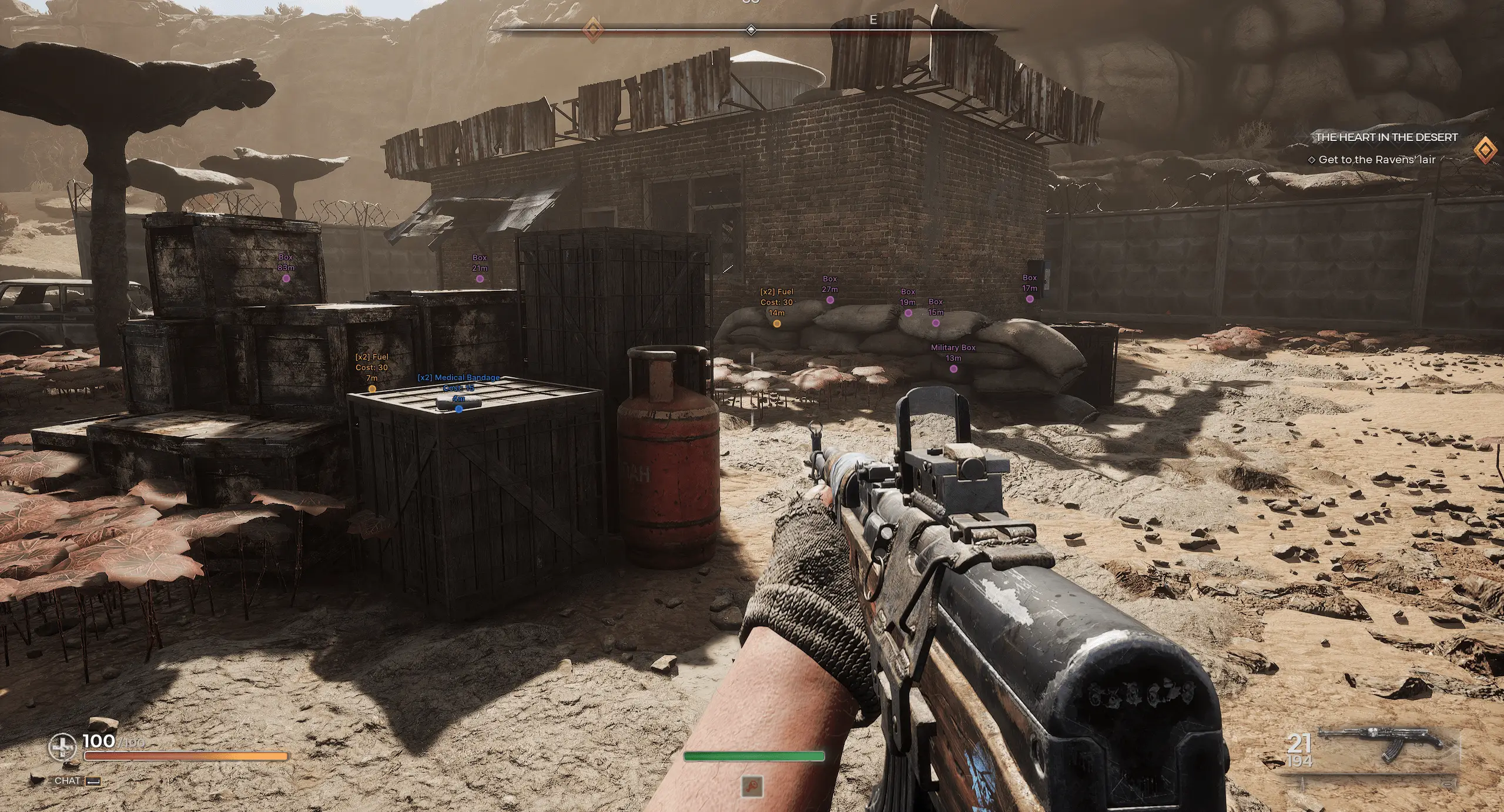The image size is (1504, 812).
Task: Click the Fuel marker at 7m
Action: (x=372, y=388)
